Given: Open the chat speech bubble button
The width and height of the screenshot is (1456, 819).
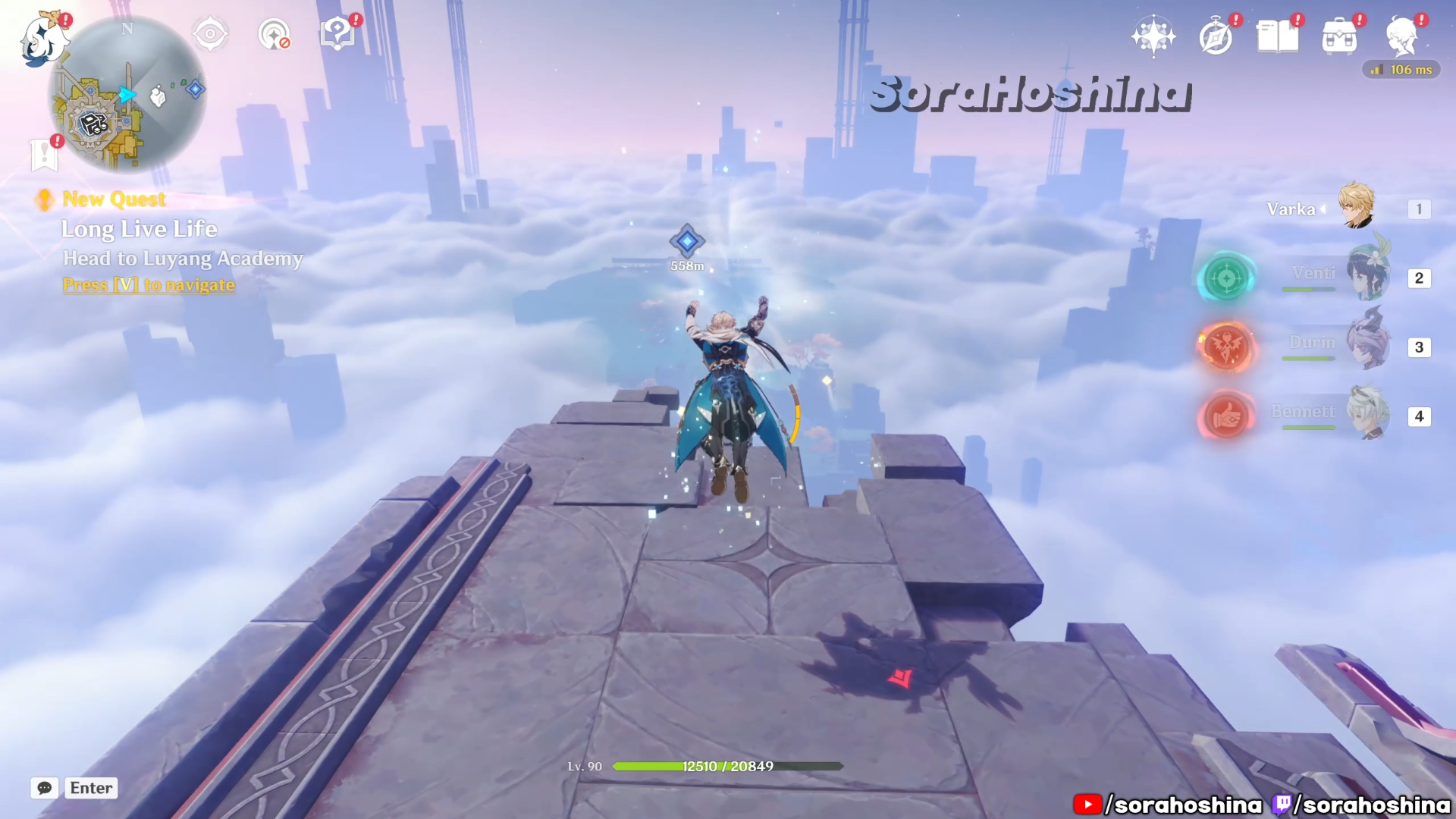Looking at the screenshot, I should tap(45, 788).
